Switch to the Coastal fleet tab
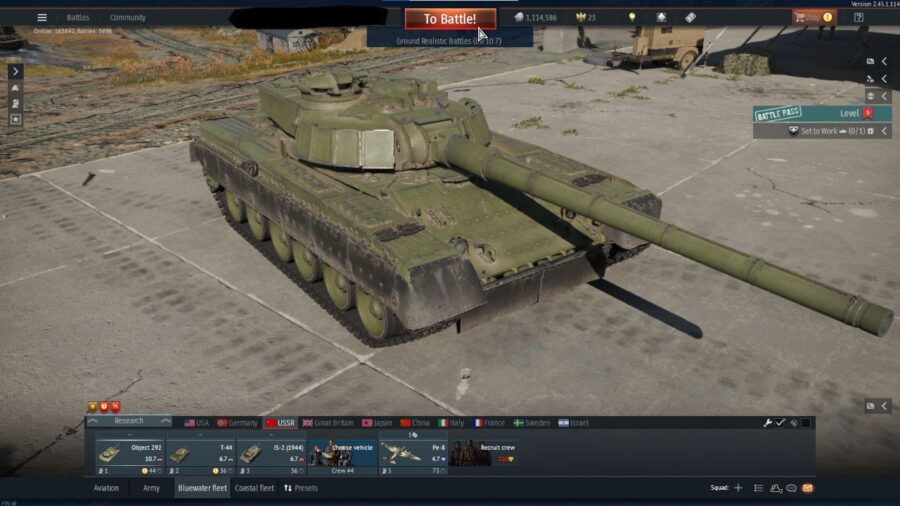Screen dimensions: 900x506 click(x=254, y=488)
